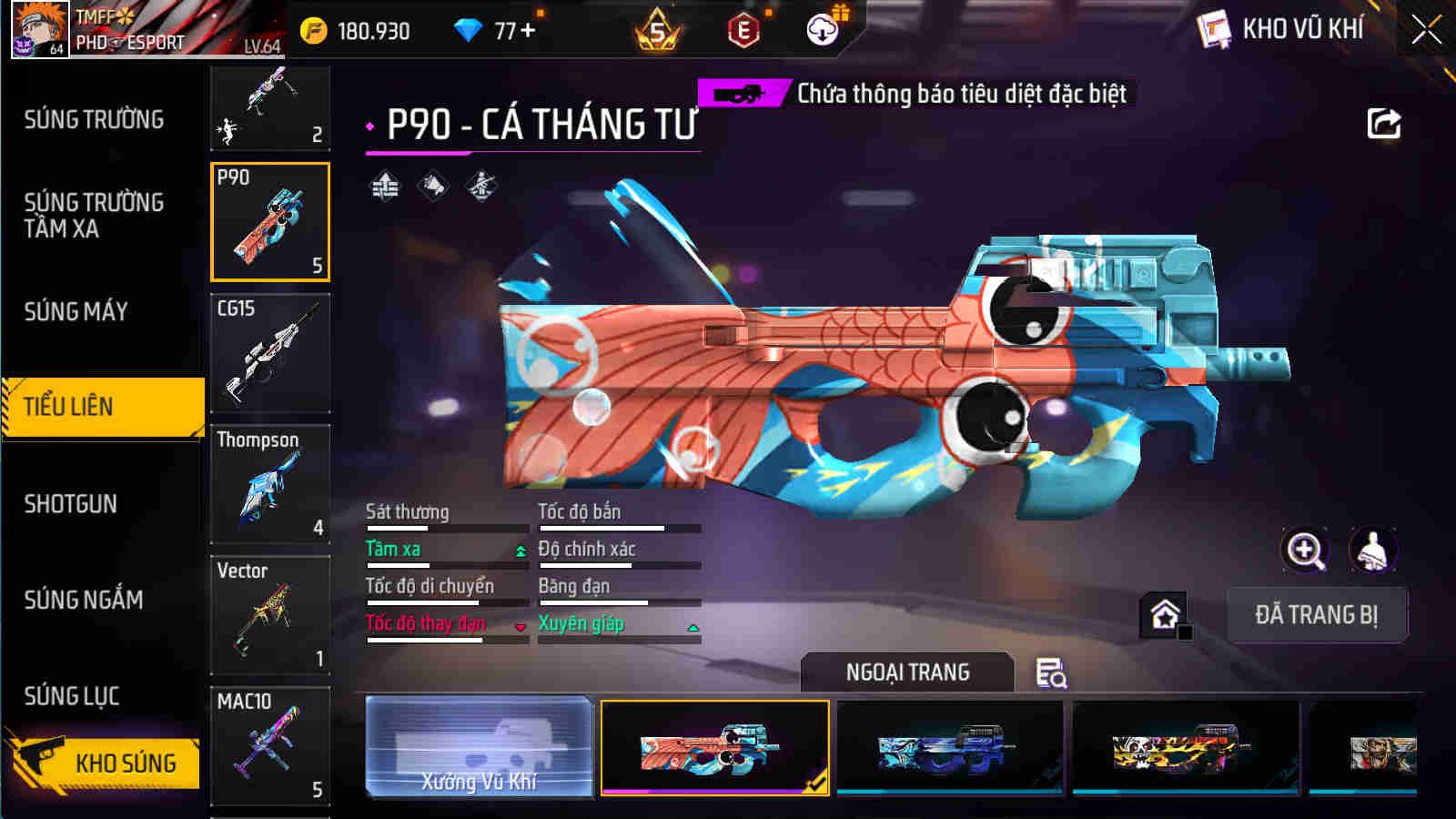This screenshot has width=1456, height=819.
Task: Expand the diamond balance with the plus control
Action: click(x=528, y=29)
